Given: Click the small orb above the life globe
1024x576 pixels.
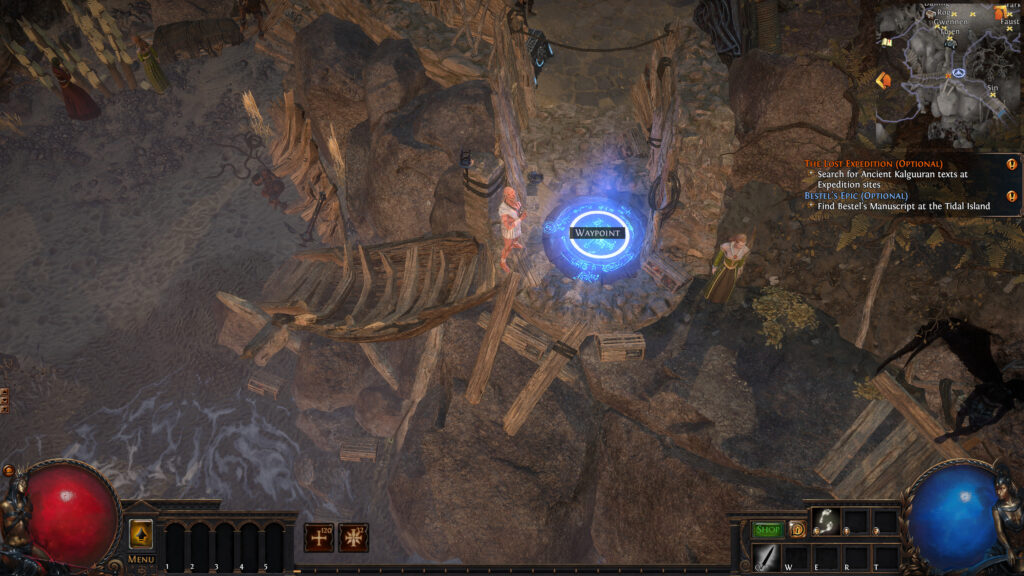Looking at the screenshot, I should click(9, 470).
